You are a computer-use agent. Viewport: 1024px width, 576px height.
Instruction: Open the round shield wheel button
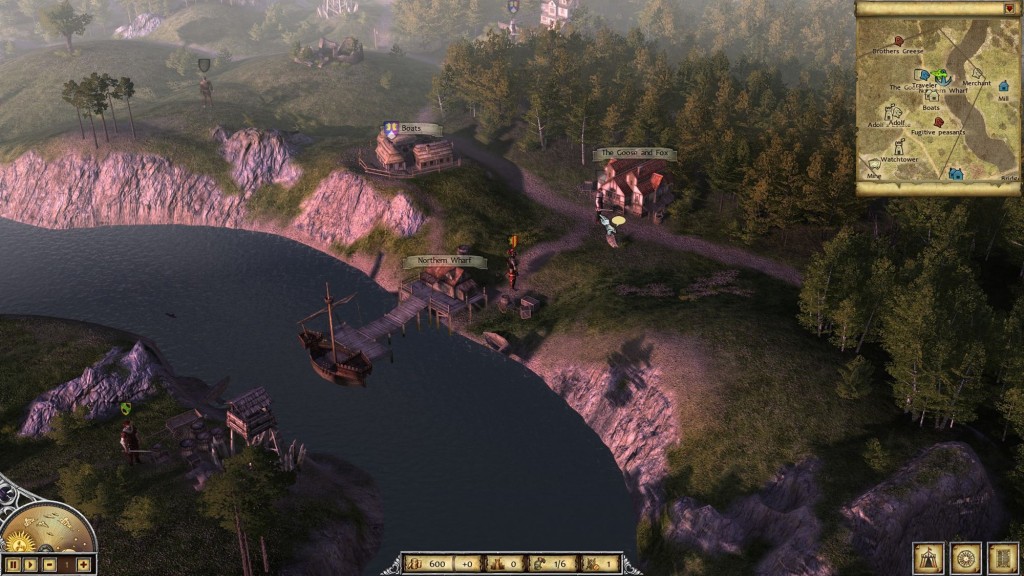click(966, 557)
